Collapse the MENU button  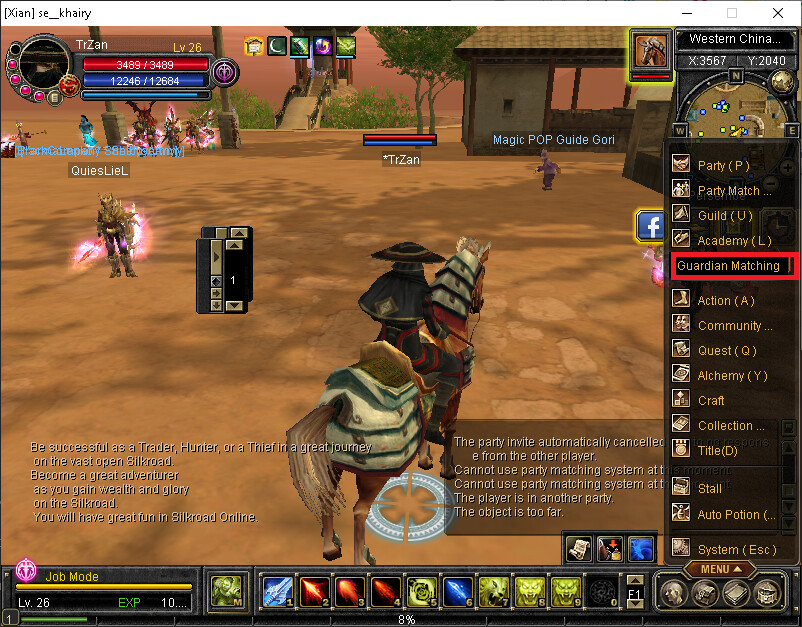pyautogui.click(x=720, y=569)
